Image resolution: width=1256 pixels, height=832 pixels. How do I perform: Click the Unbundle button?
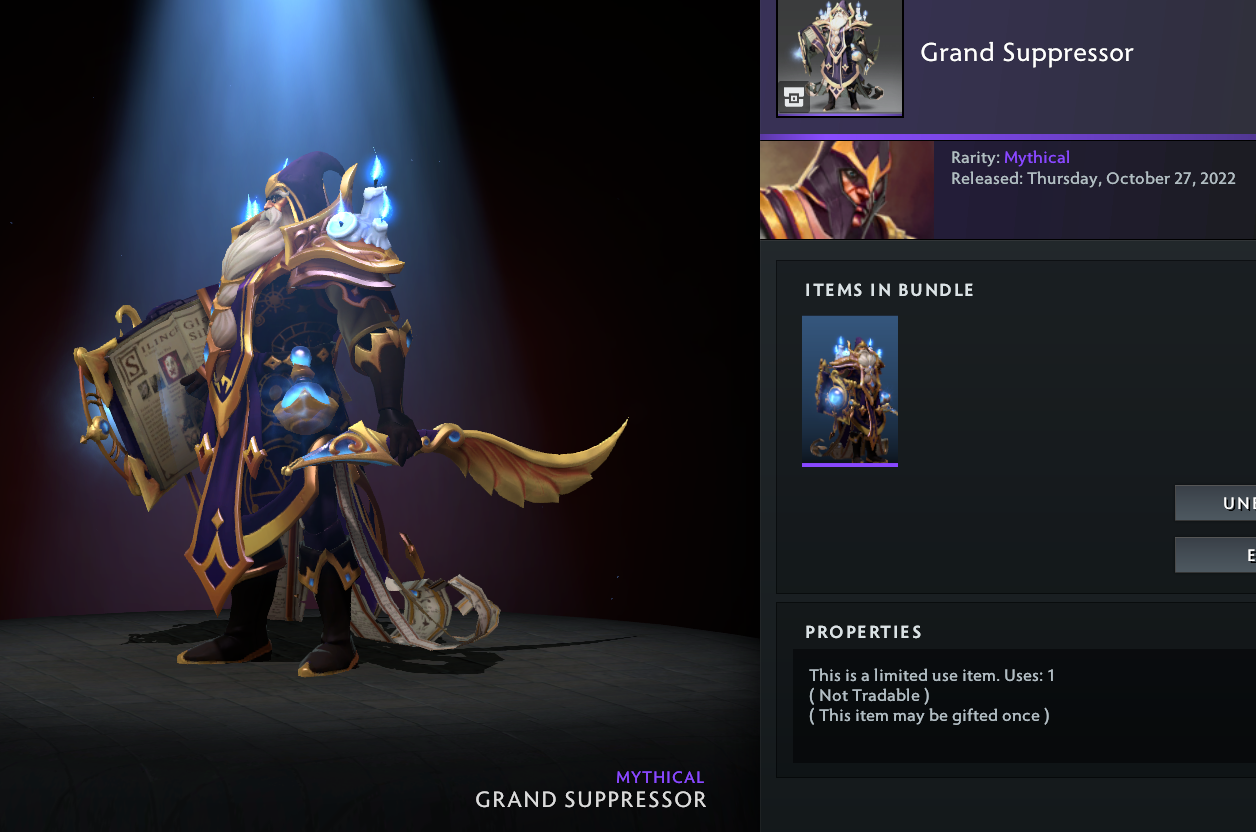pos(1217,503)
